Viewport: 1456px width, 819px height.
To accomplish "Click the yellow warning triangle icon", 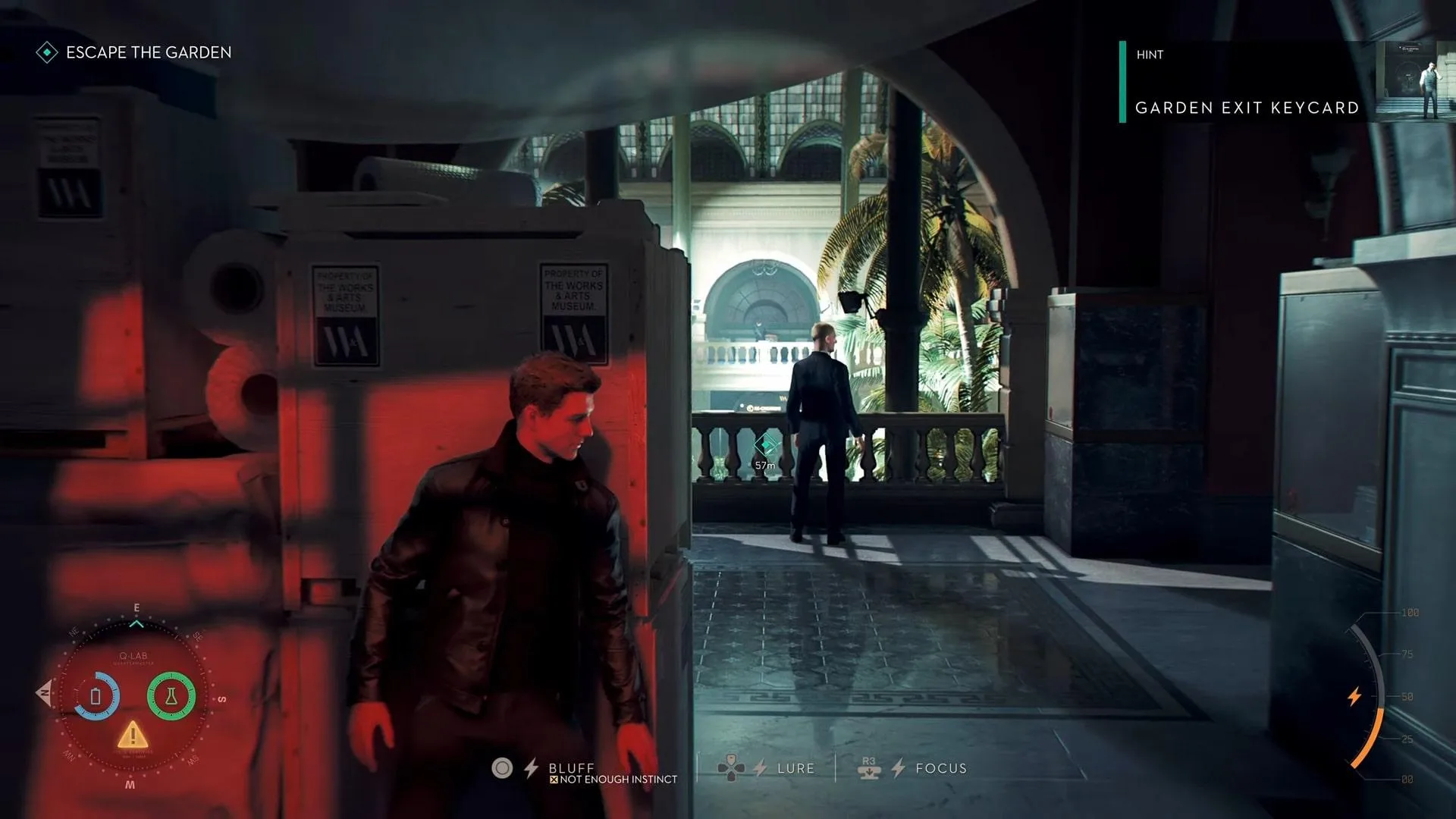I will [133, 734].
